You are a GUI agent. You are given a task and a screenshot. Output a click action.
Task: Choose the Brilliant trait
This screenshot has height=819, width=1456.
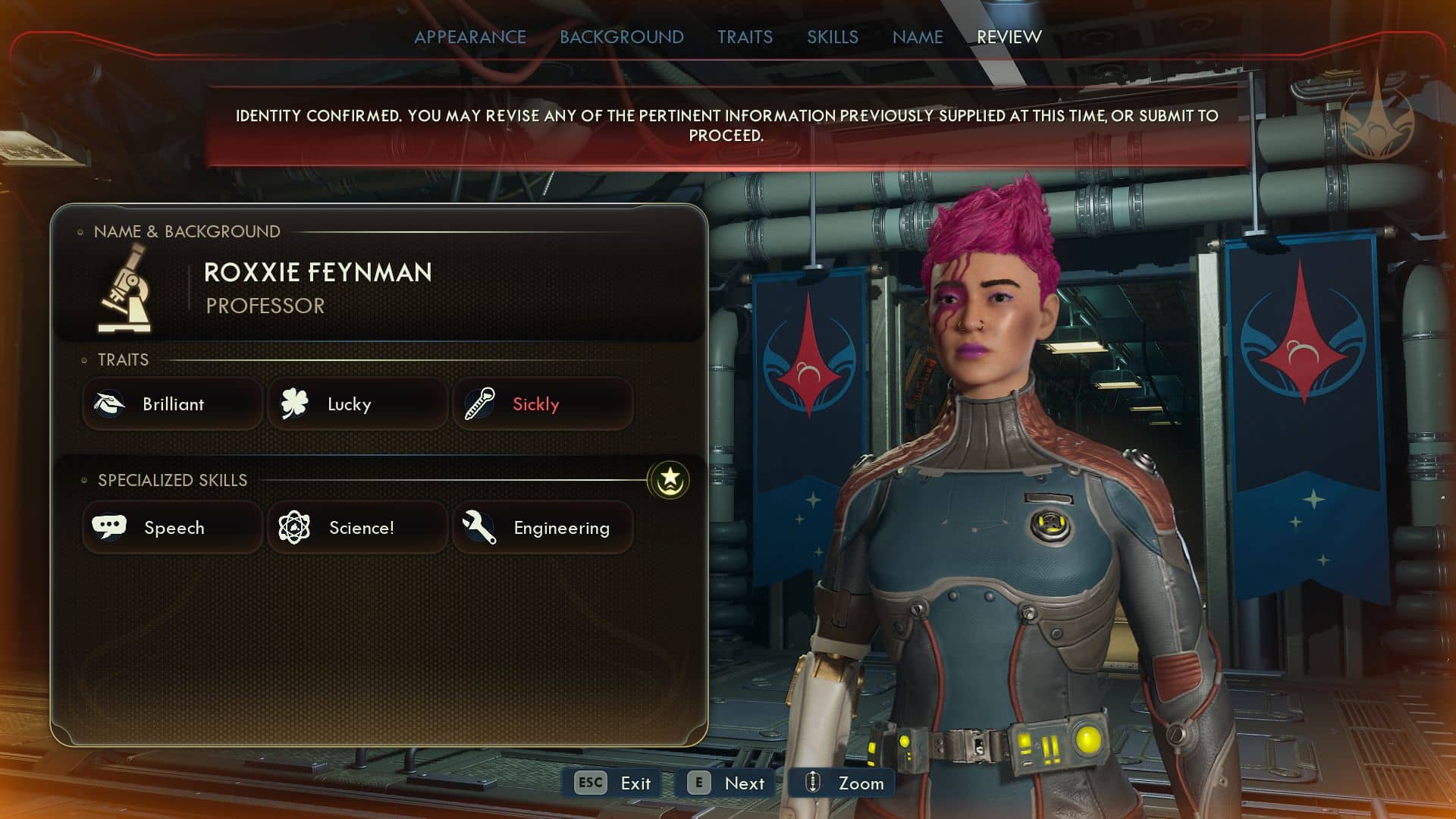click(173, 404)
